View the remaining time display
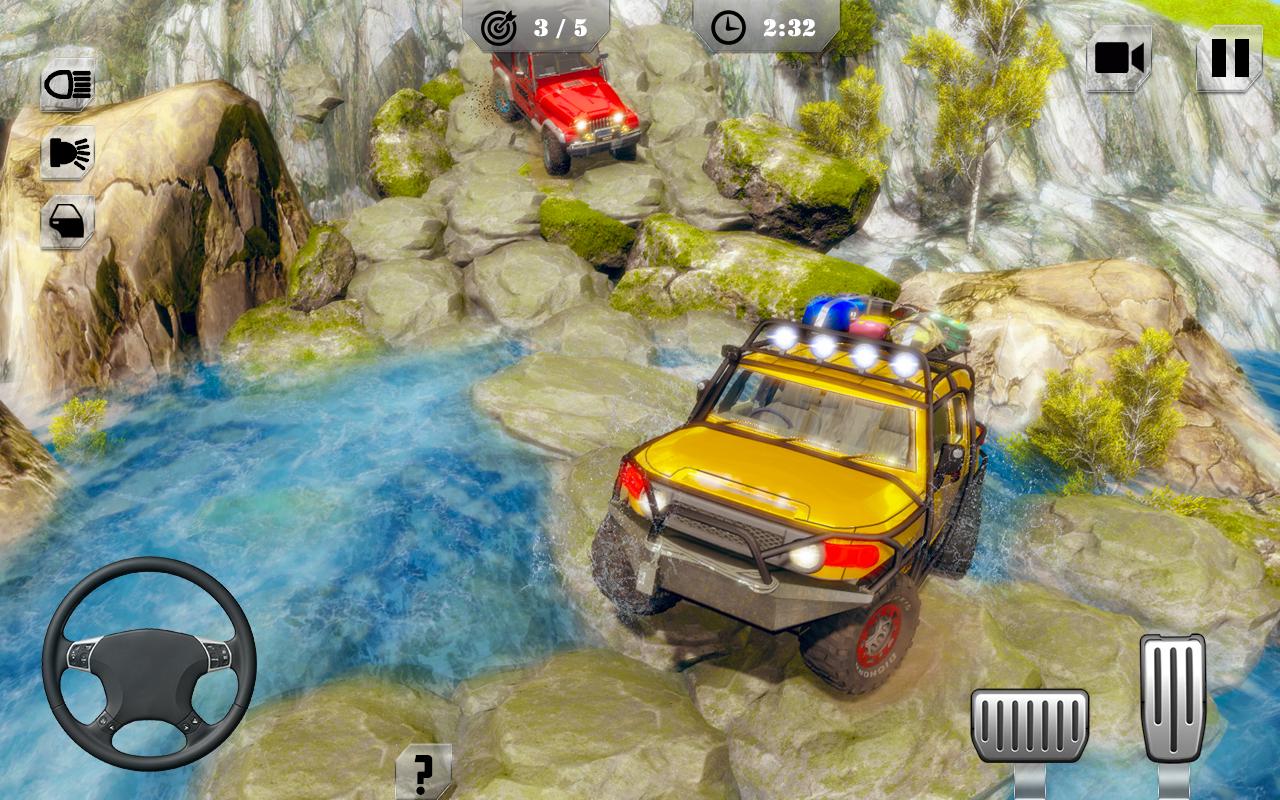Viewport: 1280px width, 800px height. pyautogui.click(x=787, y=28)
